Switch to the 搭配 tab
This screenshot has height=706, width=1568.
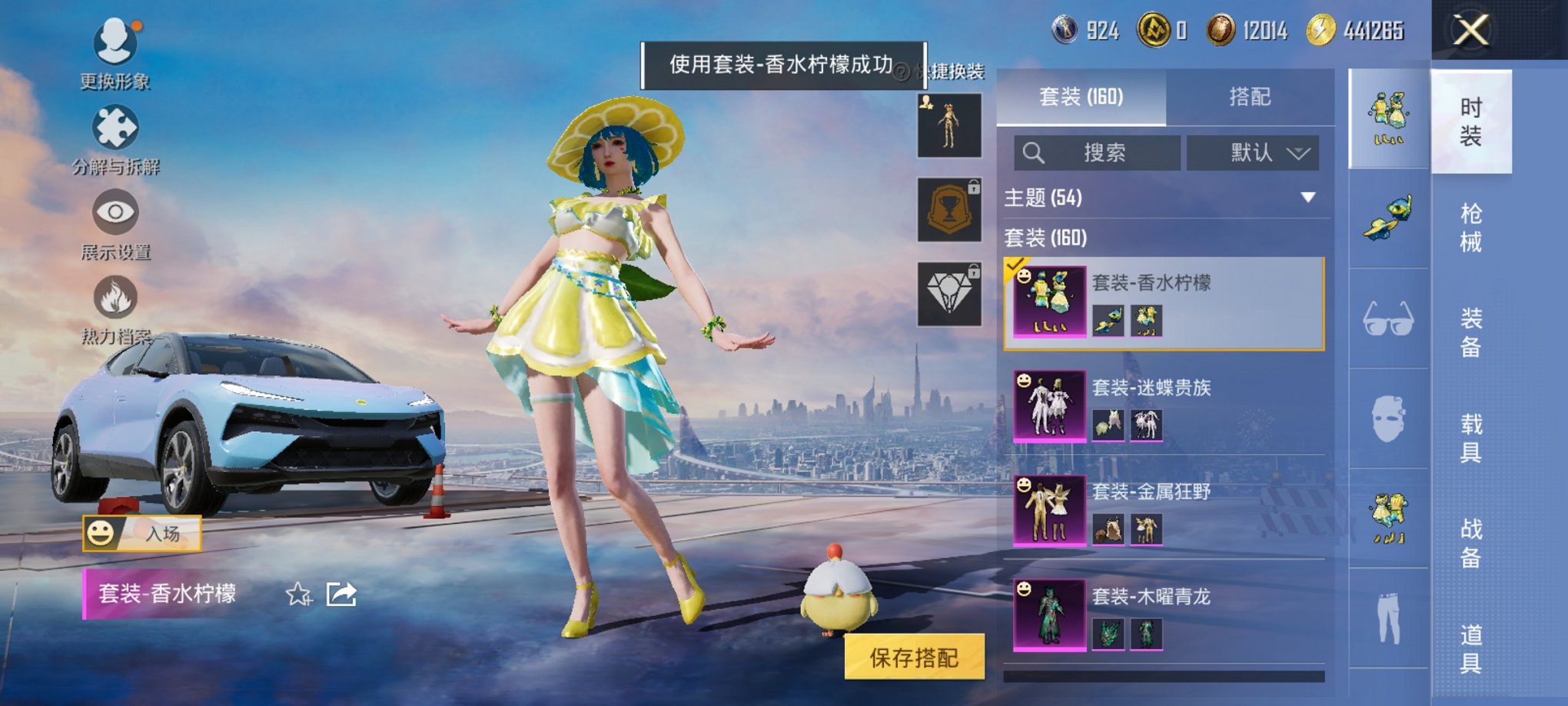(1251, 96)
